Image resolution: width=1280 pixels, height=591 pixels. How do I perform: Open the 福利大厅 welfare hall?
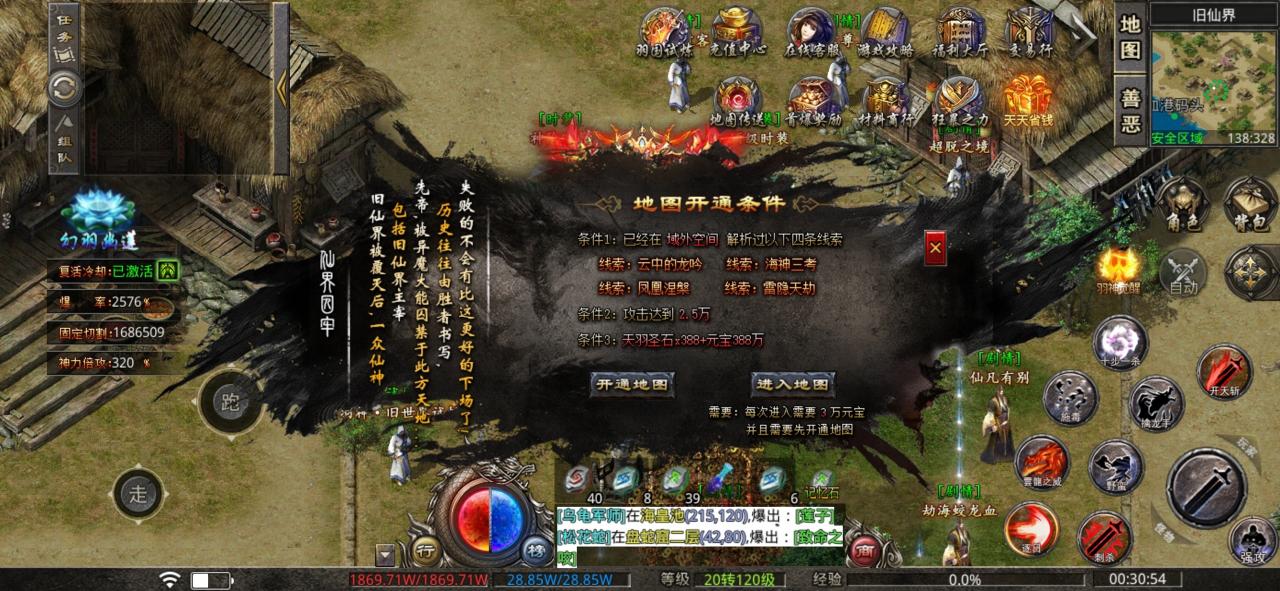[961, 31]
